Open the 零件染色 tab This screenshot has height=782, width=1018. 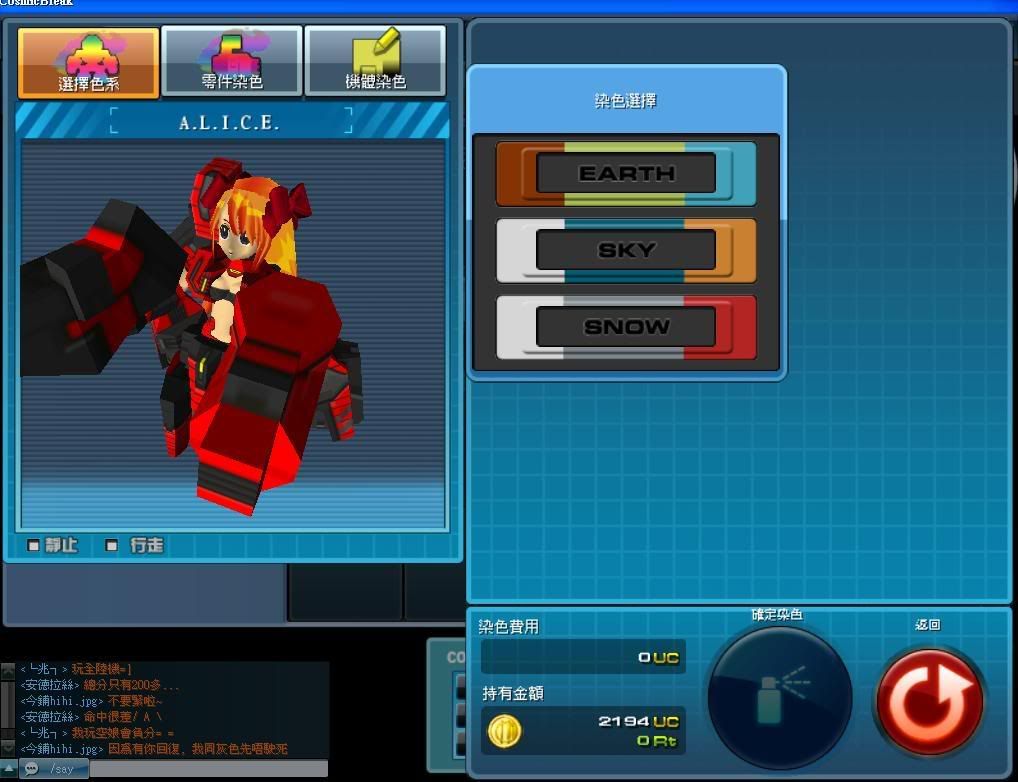coord(232,62)
